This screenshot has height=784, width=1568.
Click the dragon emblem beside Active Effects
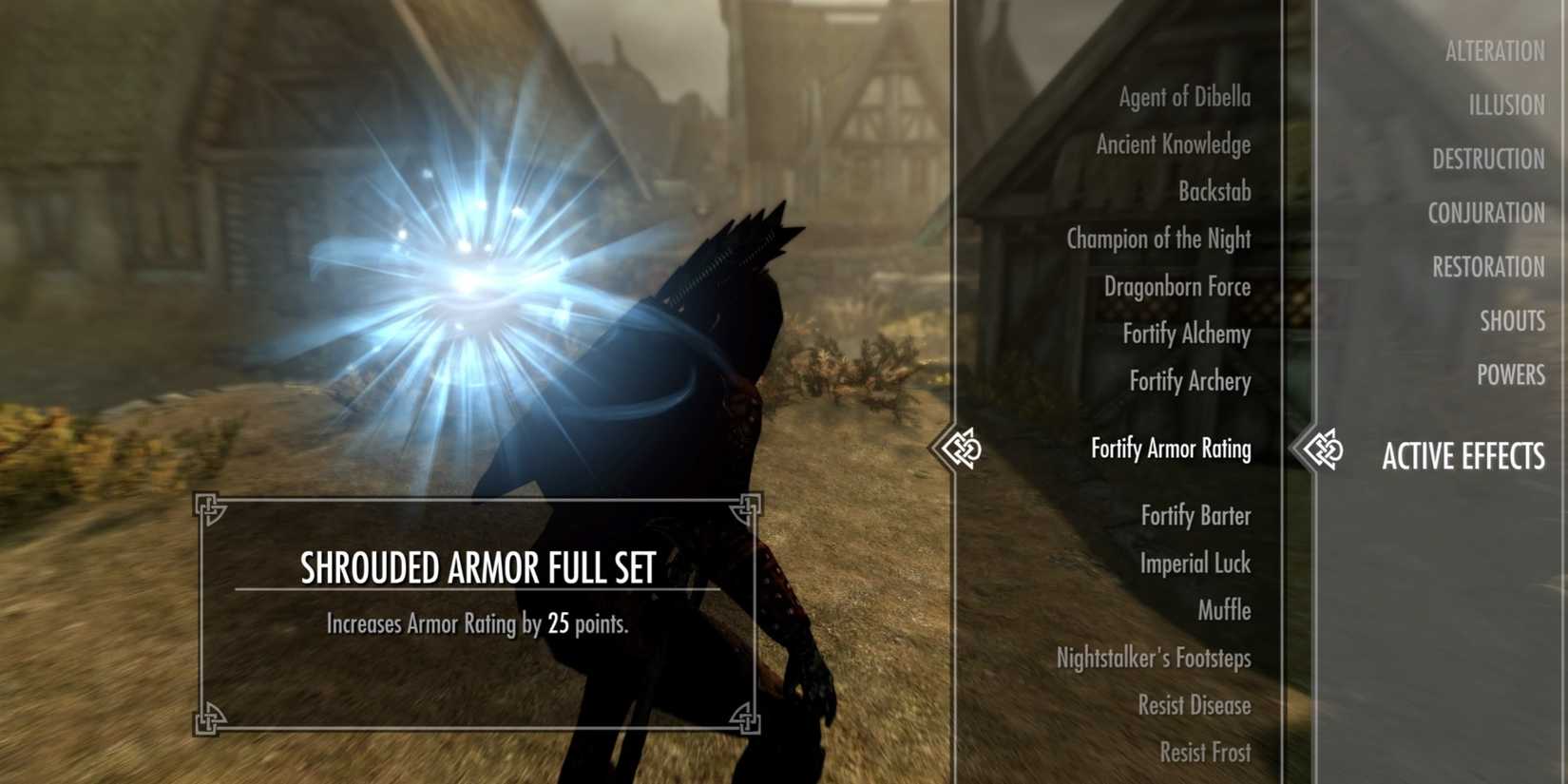click(x=1327, y=449)
